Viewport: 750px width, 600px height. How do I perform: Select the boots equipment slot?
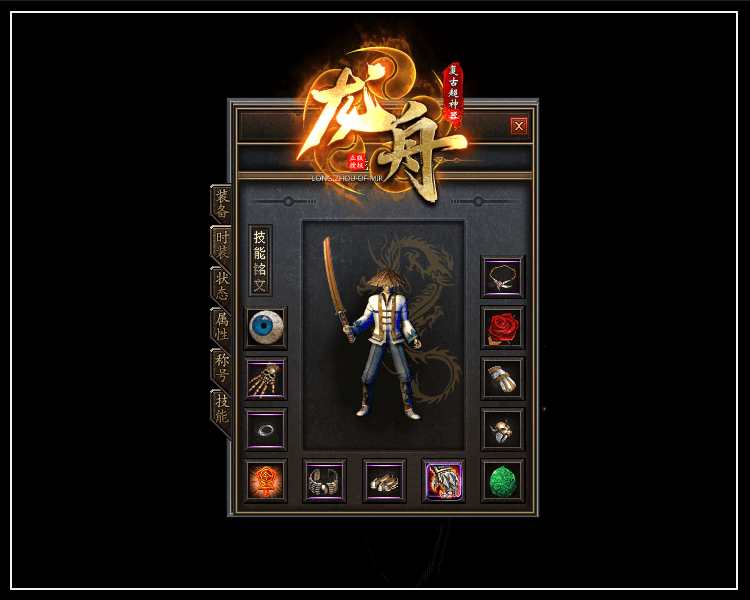pos(384,481)
